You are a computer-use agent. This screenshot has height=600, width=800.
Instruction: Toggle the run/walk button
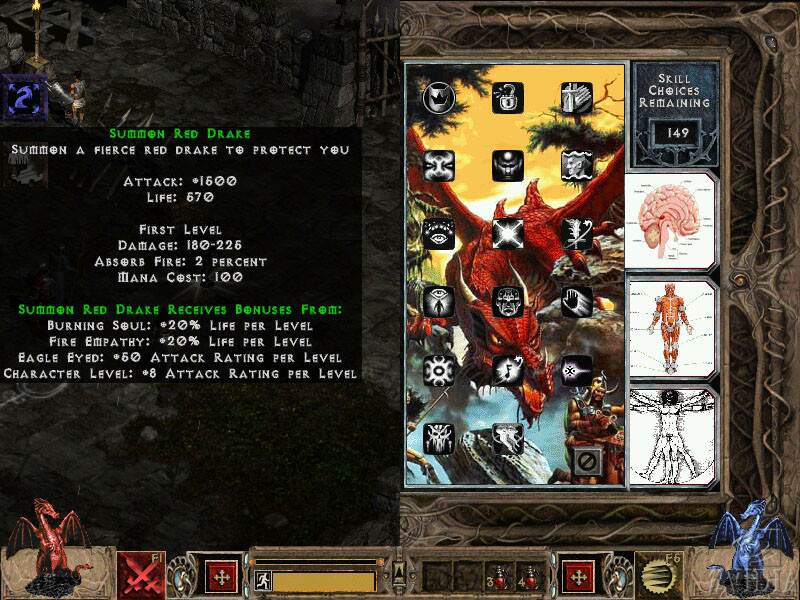[263, 580]
